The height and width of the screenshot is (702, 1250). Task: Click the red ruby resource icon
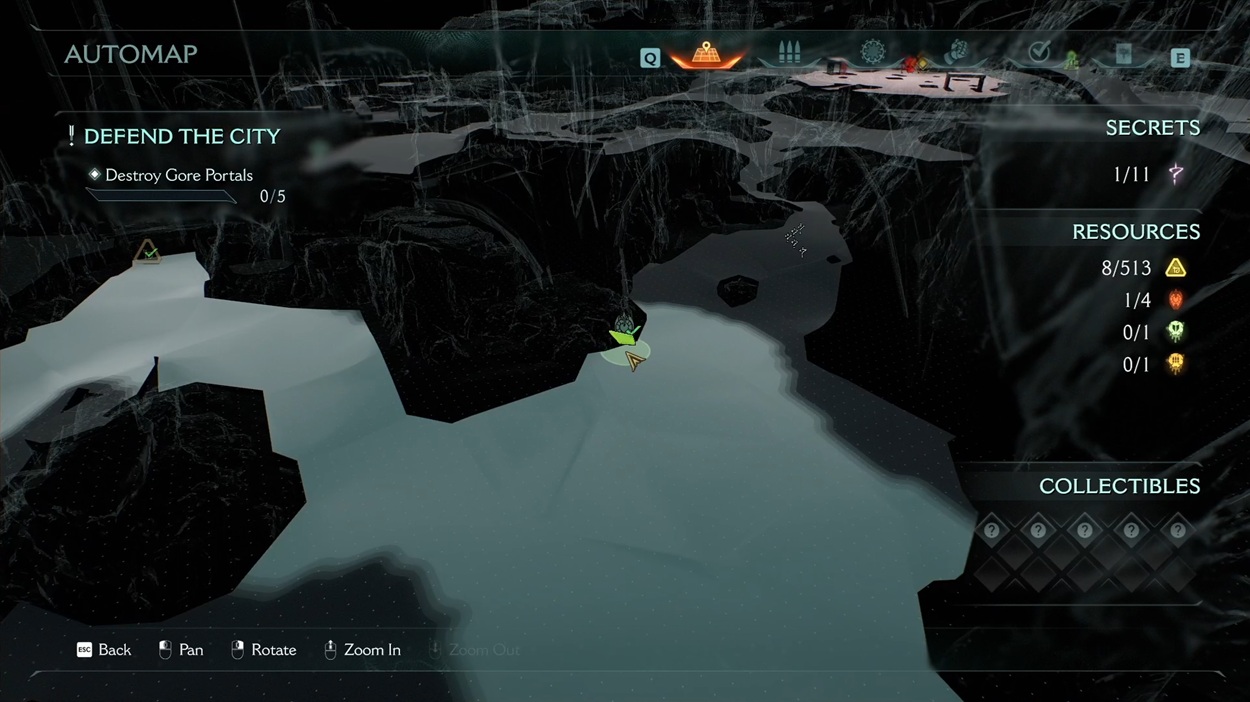(1176, 300)
